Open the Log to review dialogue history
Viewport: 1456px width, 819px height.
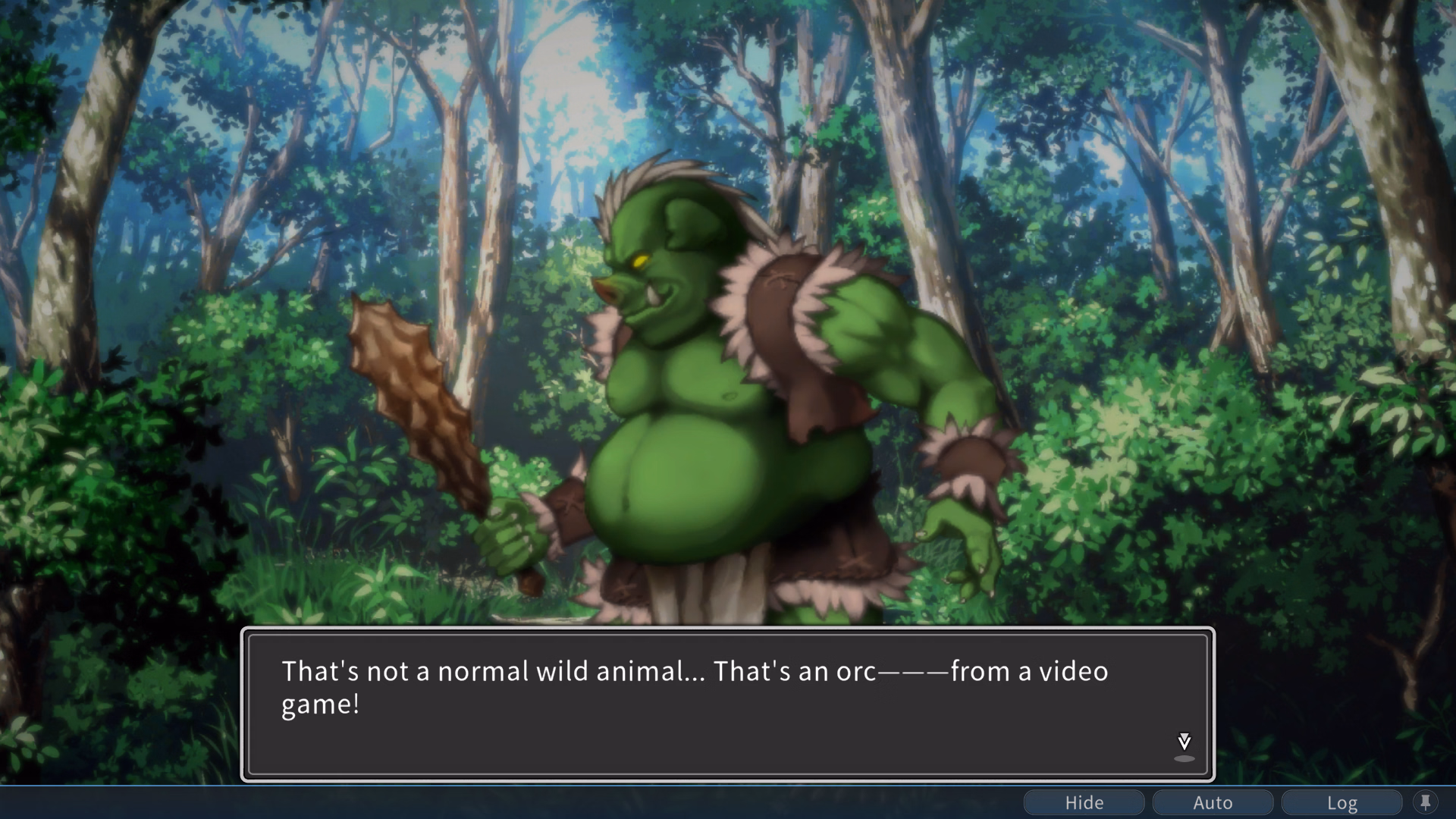point(1342,802)
